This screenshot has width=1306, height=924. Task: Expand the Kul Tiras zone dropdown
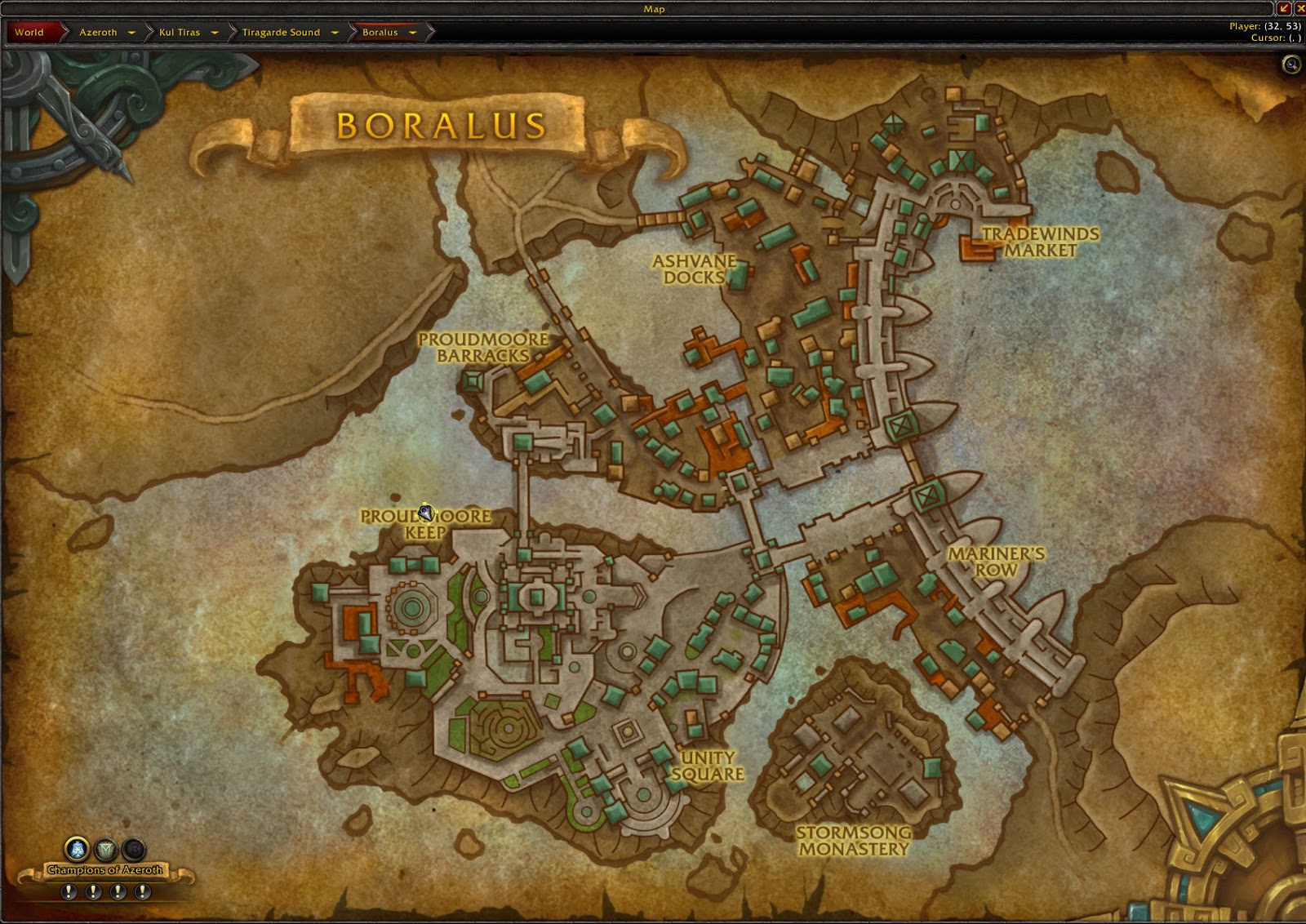click(x=215, y=33)
